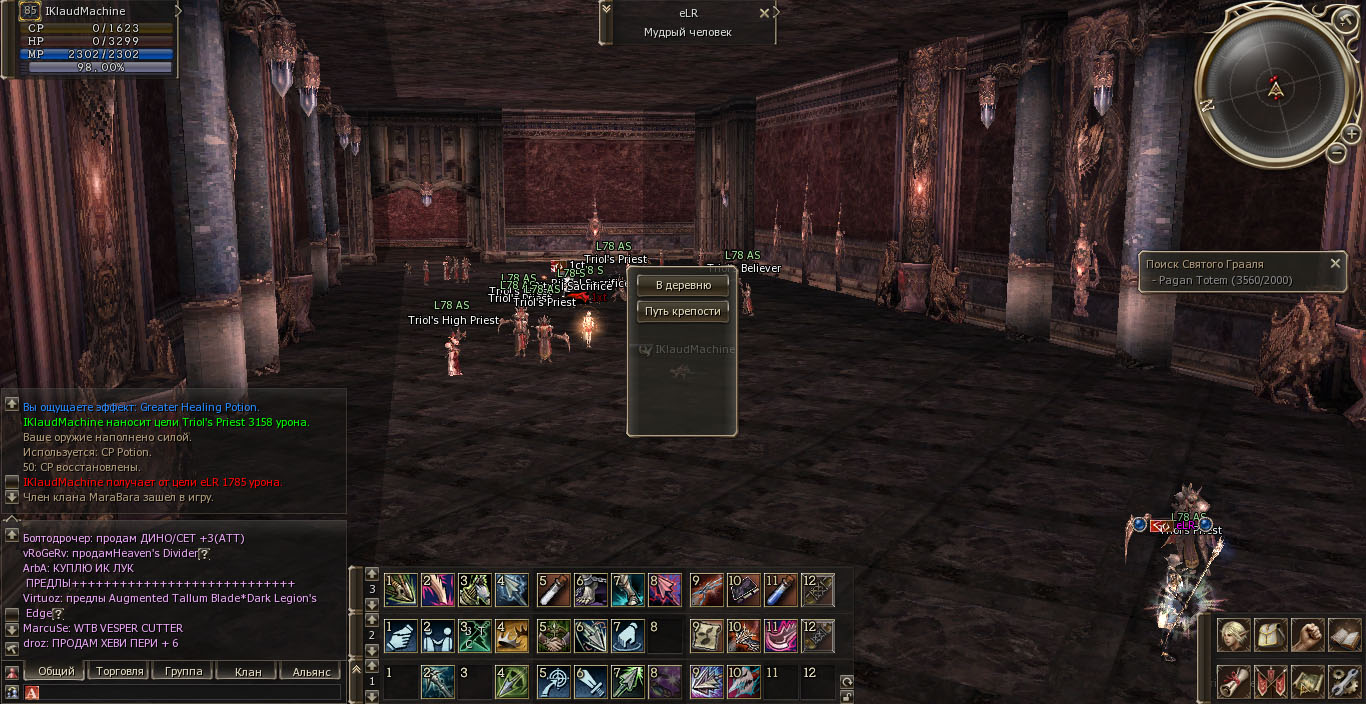
Task: Open the "Клан" chat tab
Action: pyautogui.click(x=247, y=671)
